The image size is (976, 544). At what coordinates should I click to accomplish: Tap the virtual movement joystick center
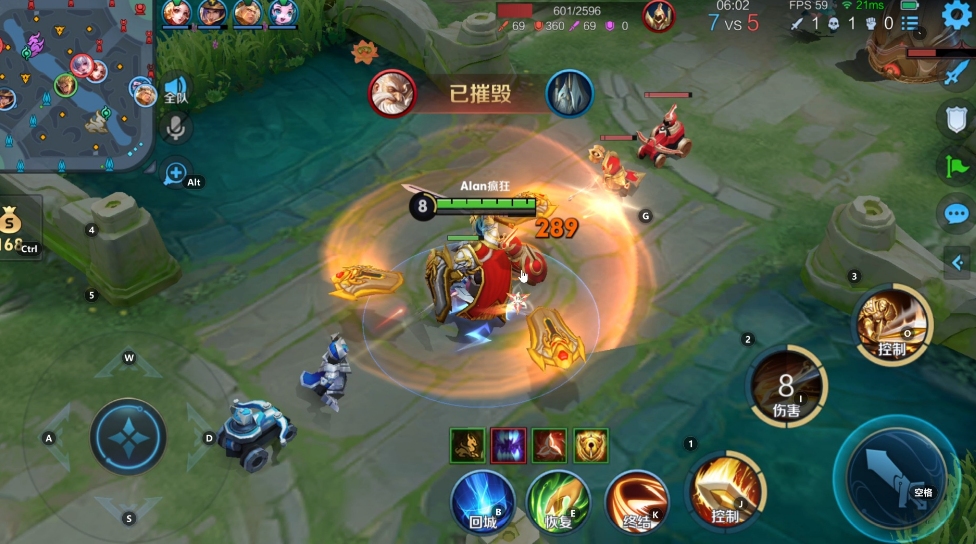tap(128, 437)
